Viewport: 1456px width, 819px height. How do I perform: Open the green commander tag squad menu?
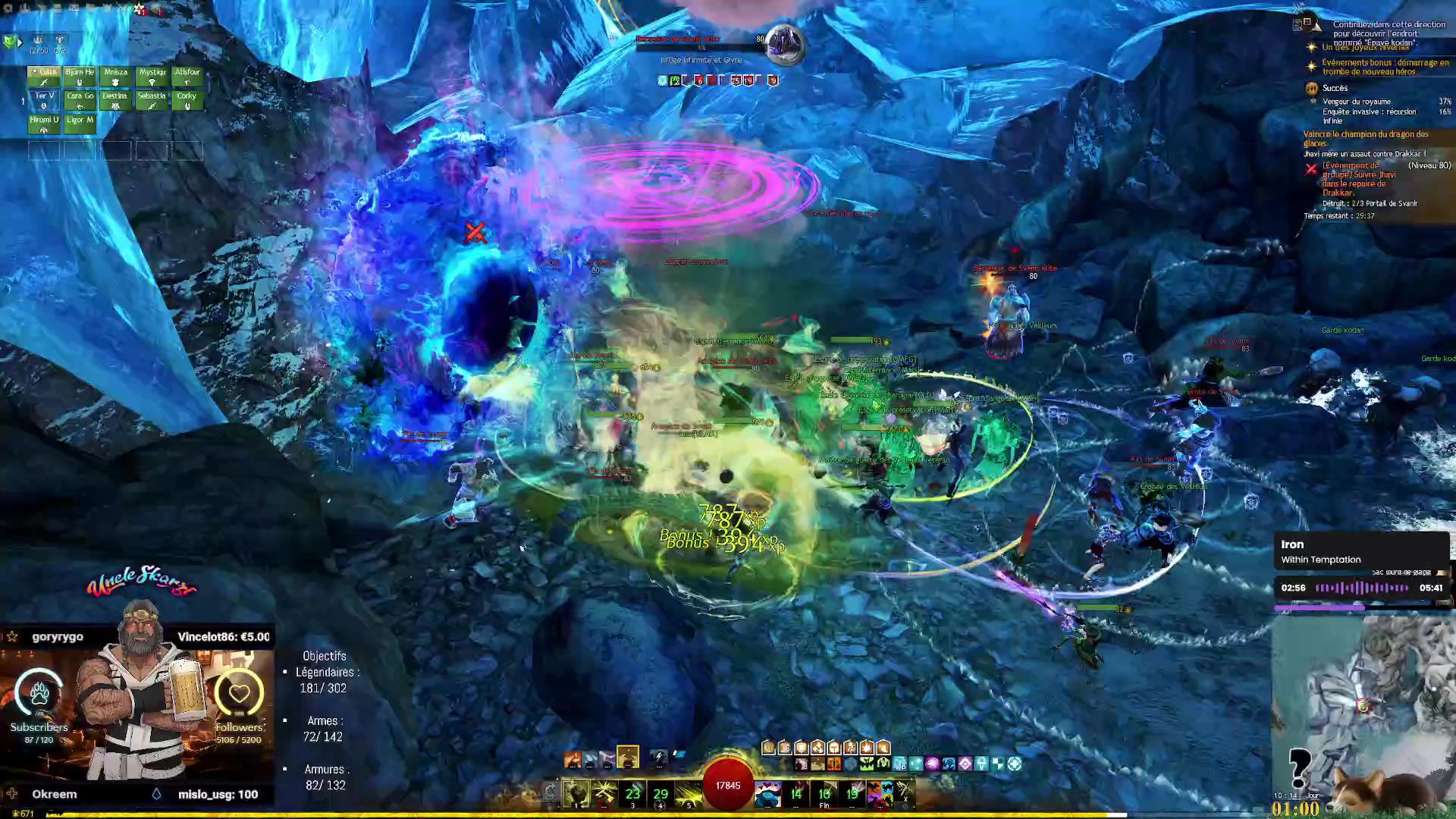(x=10, y=42)
